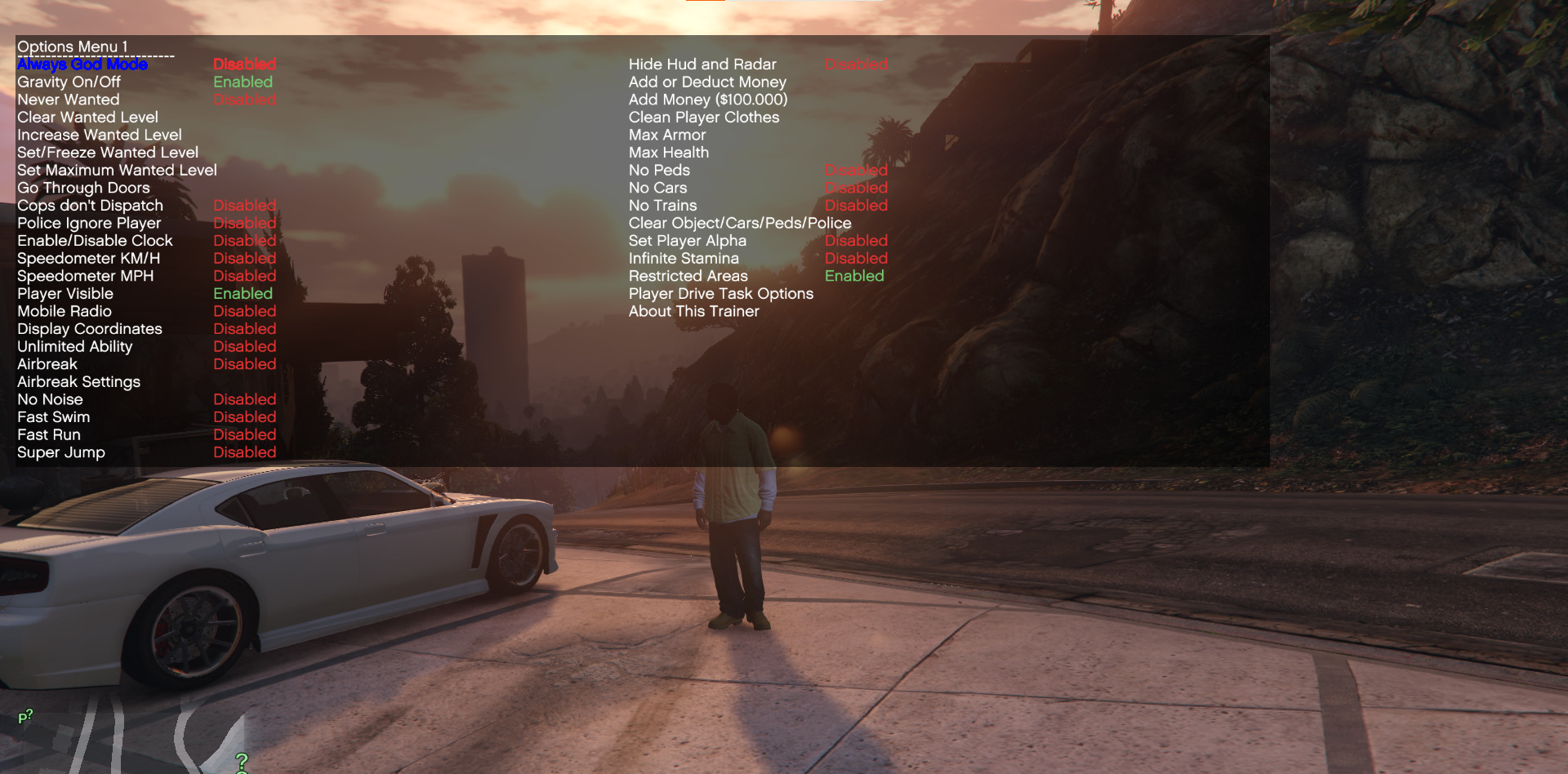The width and height of the screenshot is (1568, 774).
Task: Enable Super Jump
Action: tap(60, 452)
